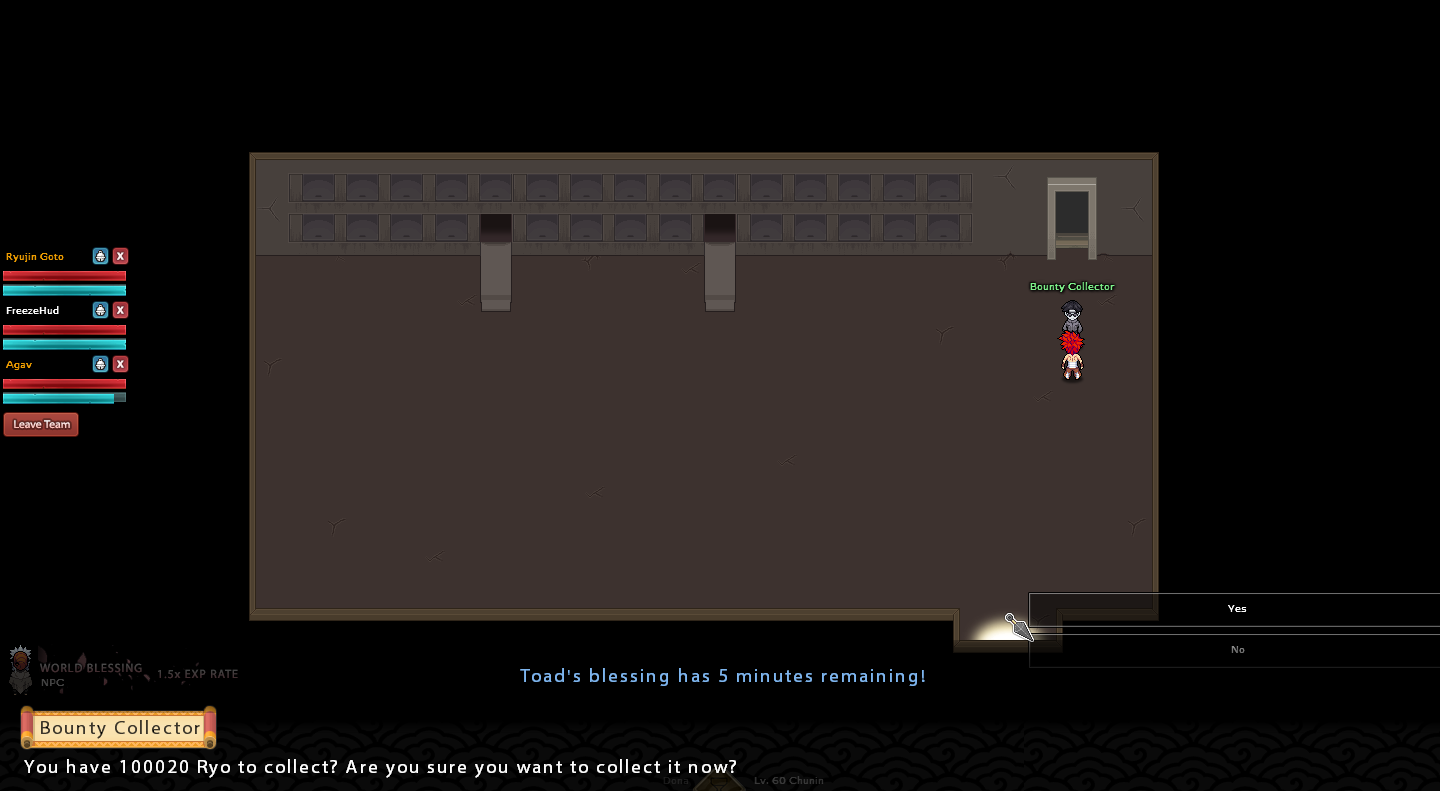The image size is (1440, 791).
Task: Choose No to decline collecting the bounty
Action: pos(1236,650)
